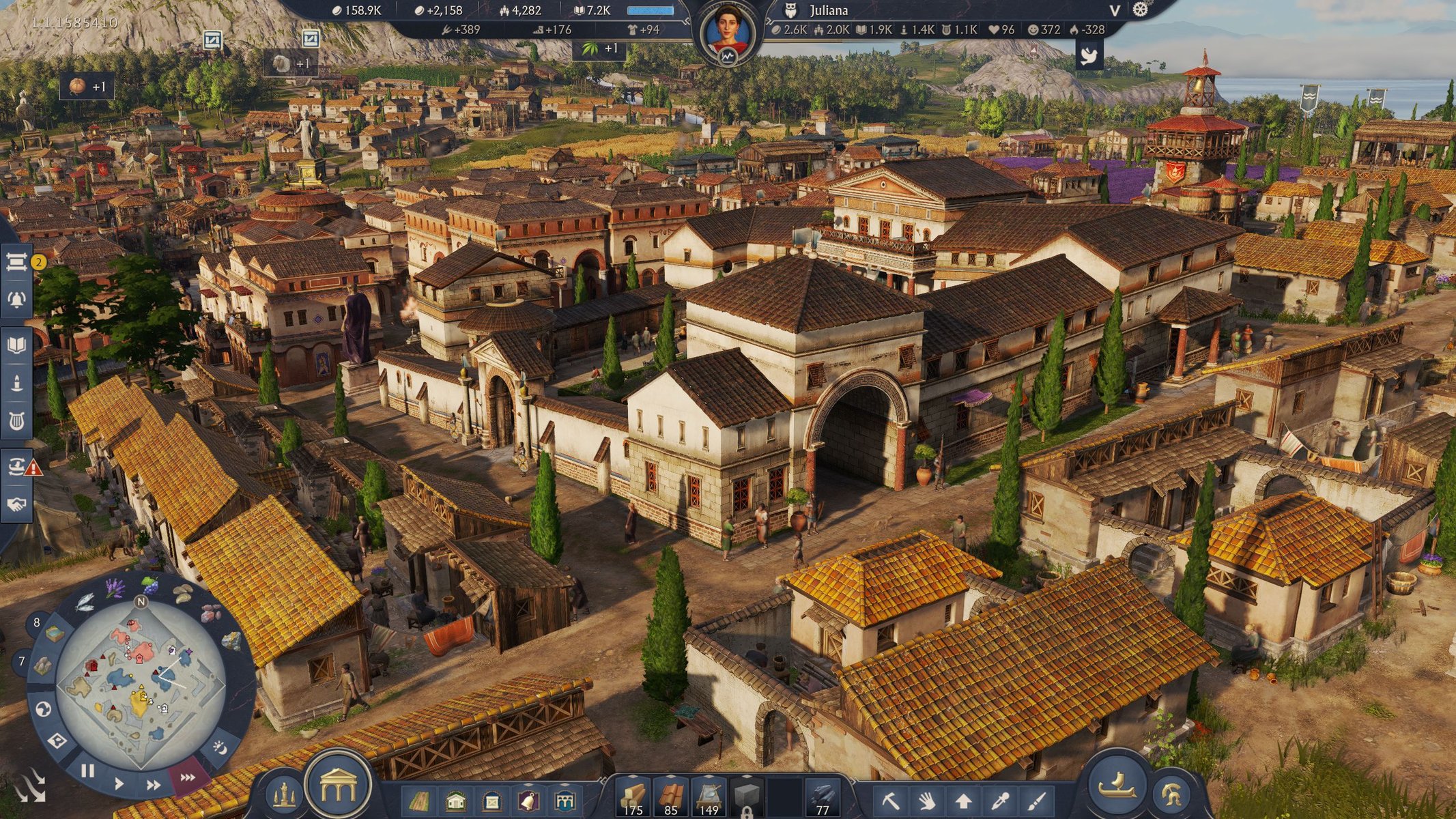Screen dimensions: 1456x819
Task: Select the pickaxe demolish tool
Action: pyautogui.click(x=890, y=800)
